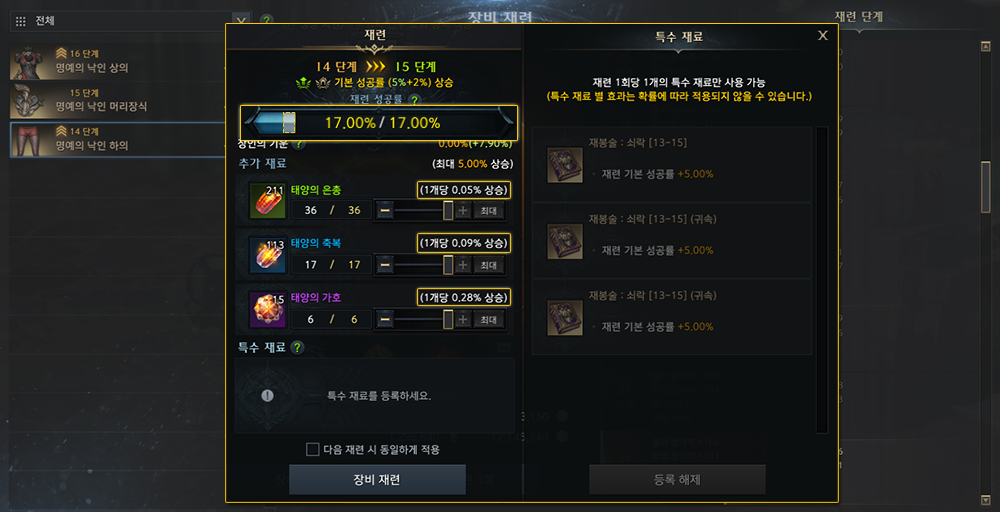This screenshot has height=512, width=1000.
Task: Toggle 다음 재련 시 동일하게 적용 checkbox
Action: tap(313, 449)
